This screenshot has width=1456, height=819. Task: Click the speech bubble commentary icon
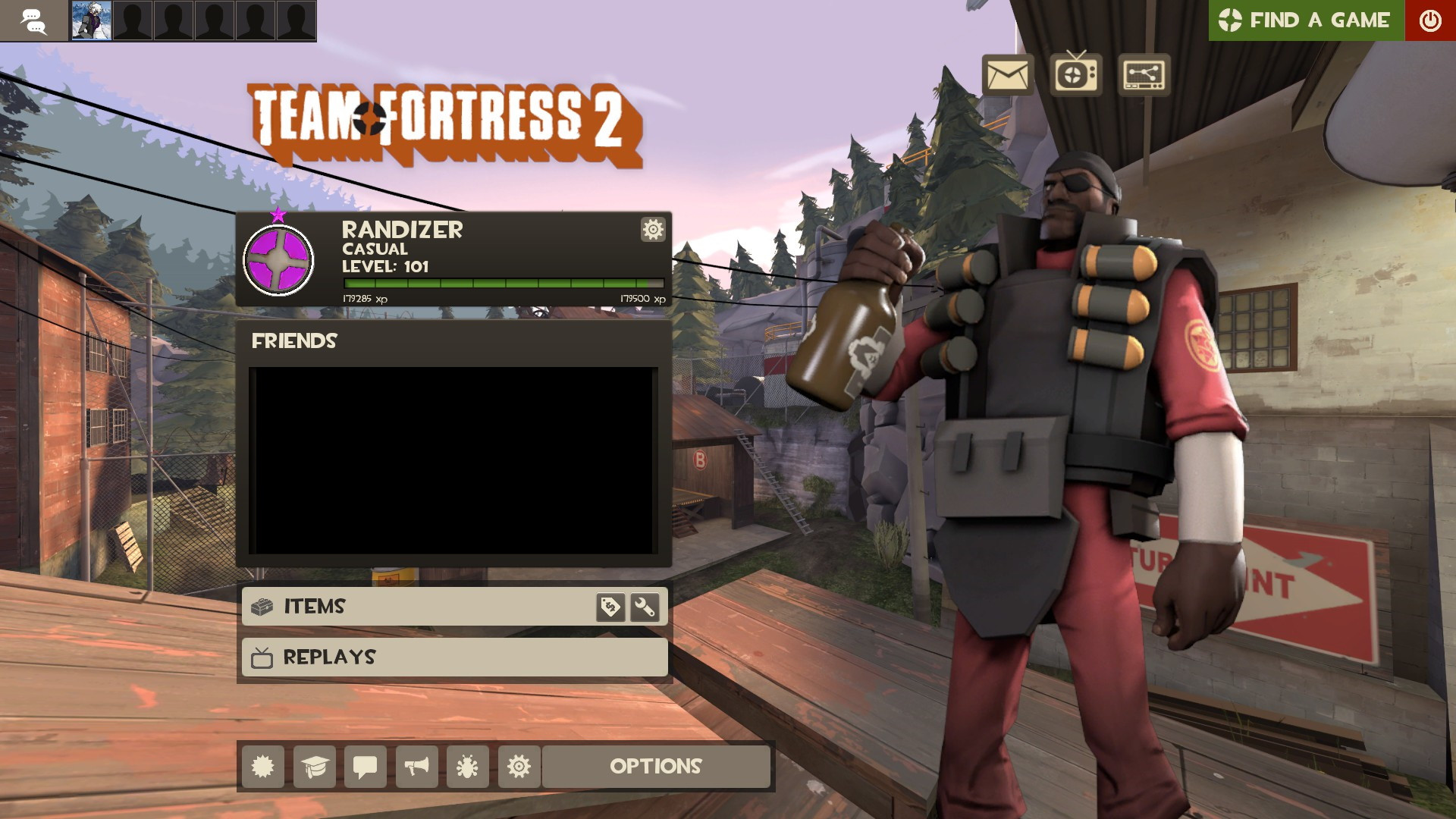(x=366, y=767)
